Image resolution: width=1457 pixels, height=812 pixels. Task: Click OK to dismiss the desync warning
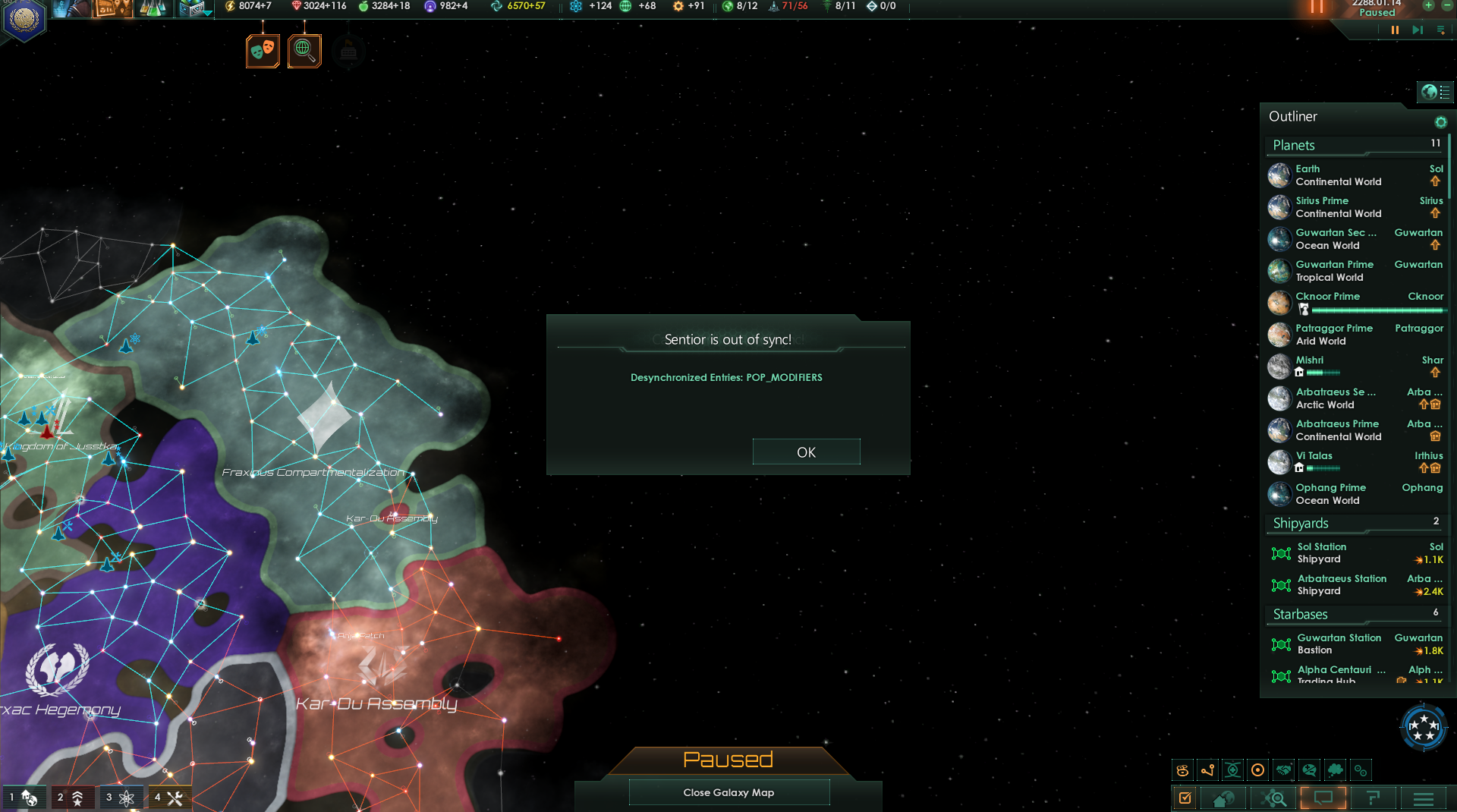[x=806, y=452]
